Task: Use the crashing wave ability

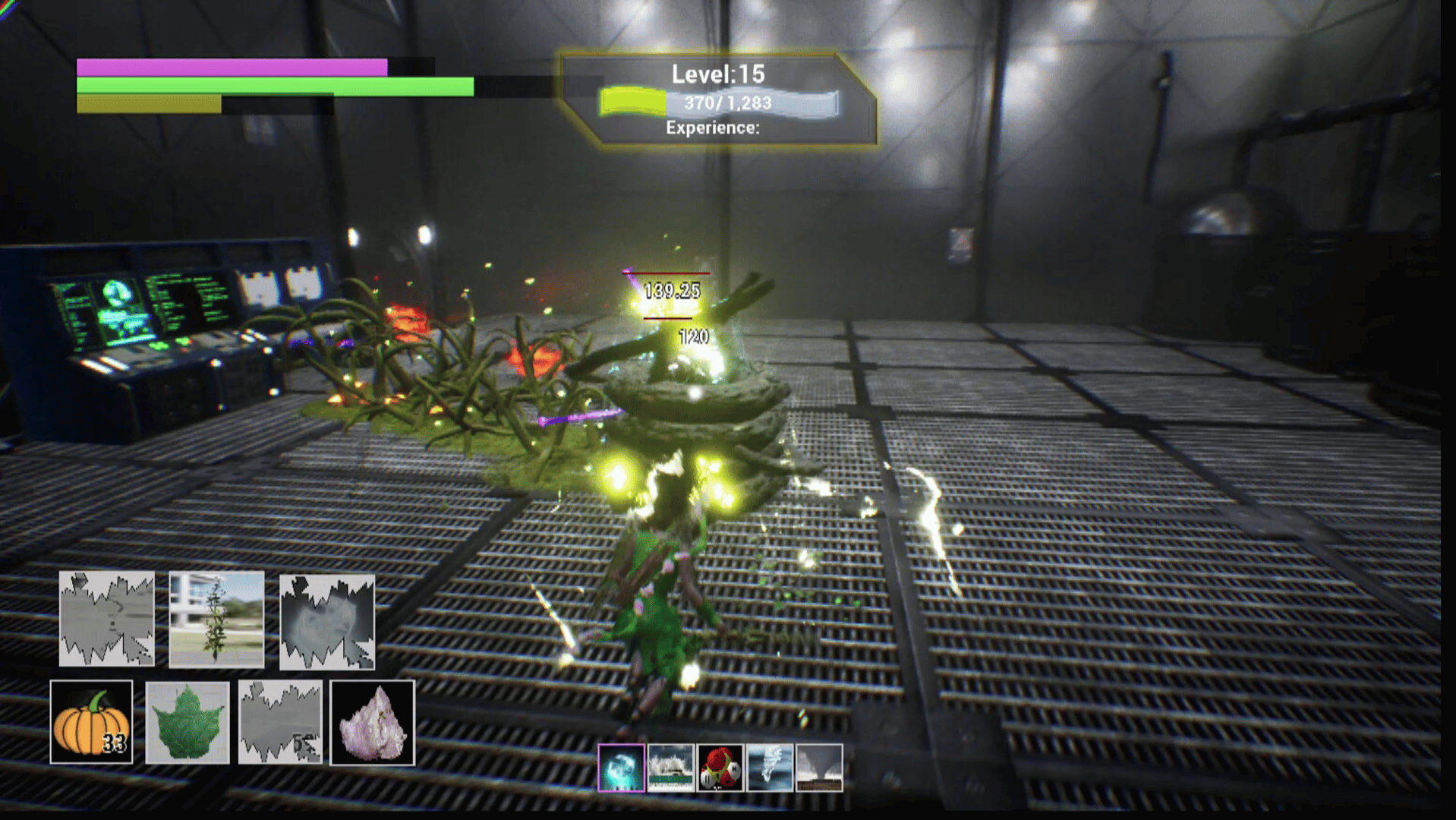Action: (670, 768)
